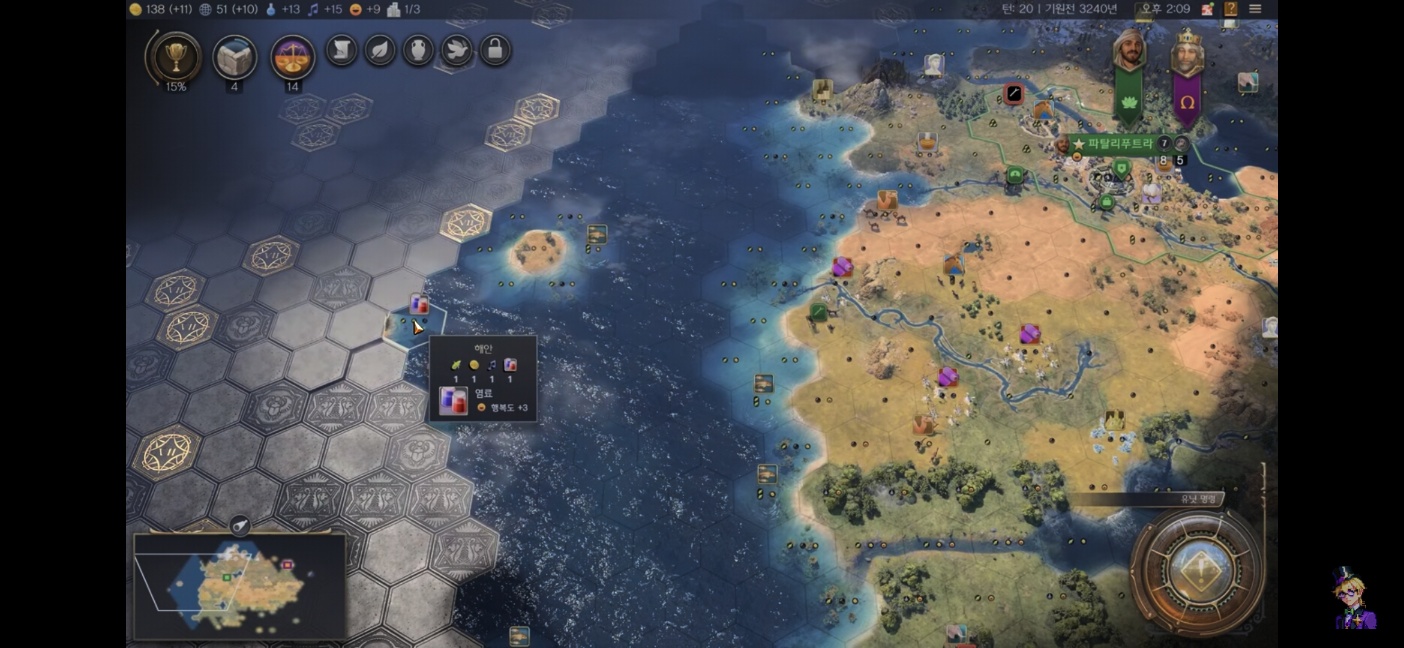Screen dimensions: 1404x648
Task: Toggle the minimap compass button
Action: pyautogui.click(x=240, y=525)
